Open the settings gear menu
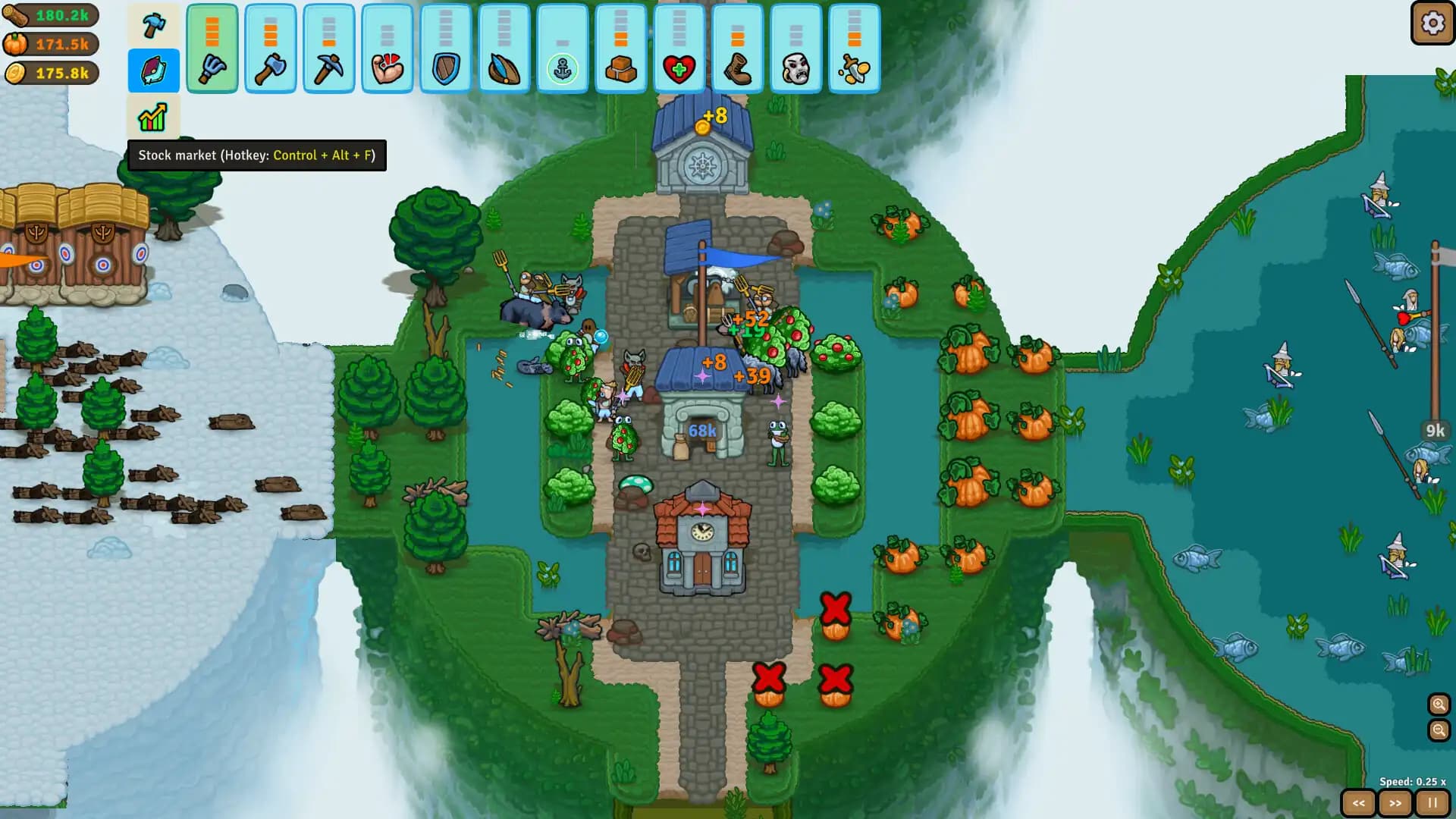 pyautogui.click(x=1430, y=24)
